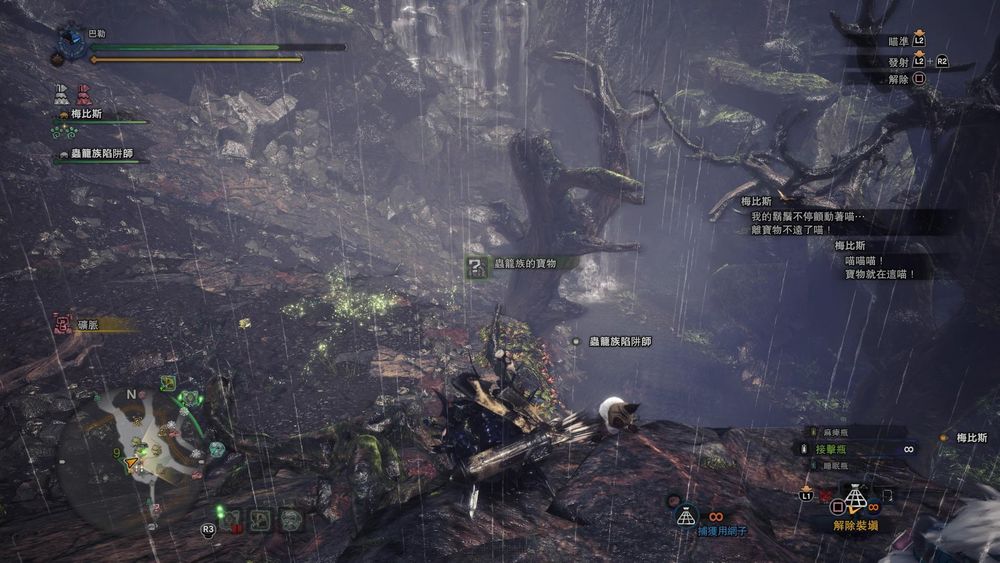Select the 捕獲用網子 capture net item

pyautogui.click(x=685, y=515)
